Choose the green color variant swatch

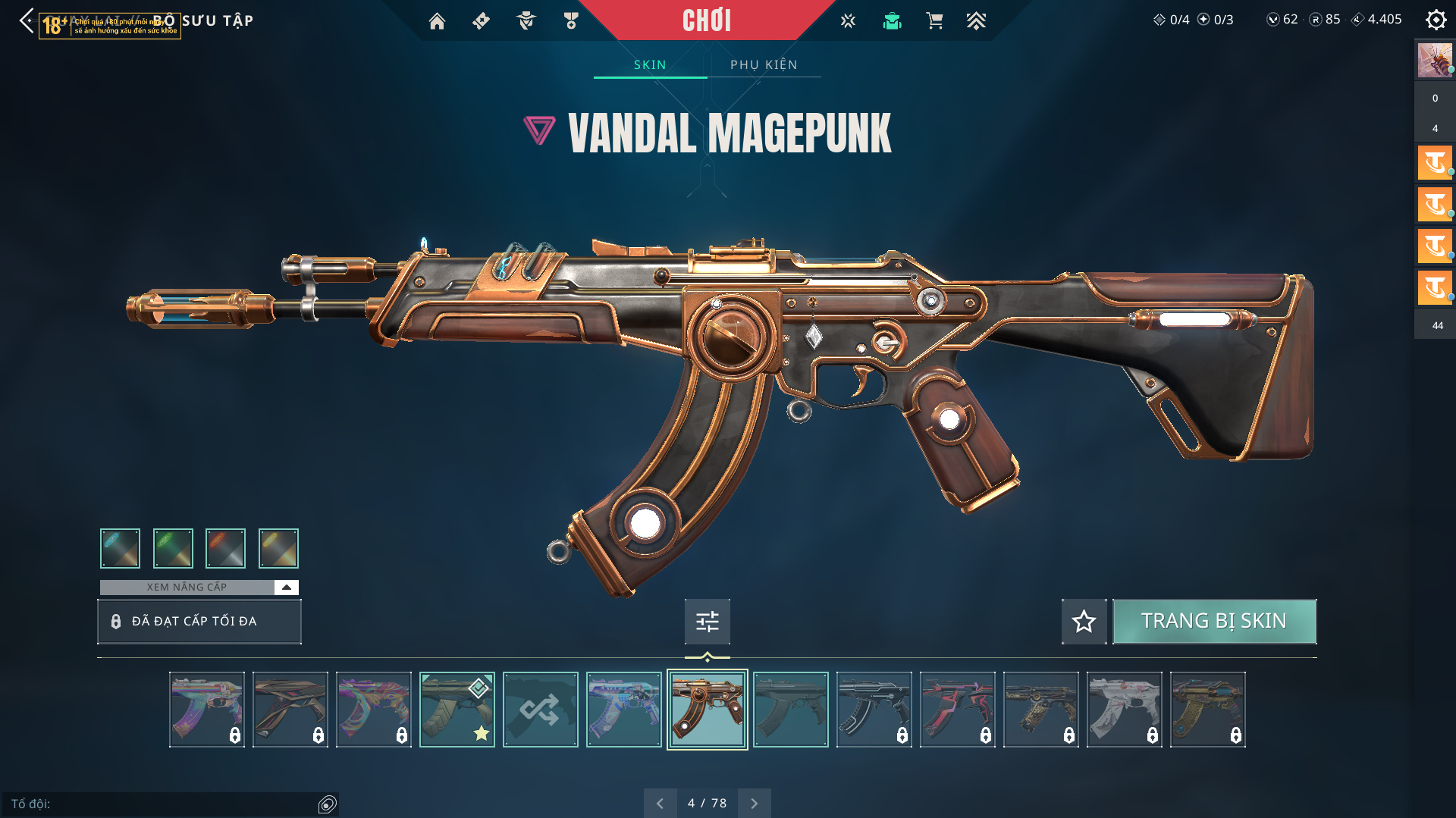point(173,548)
